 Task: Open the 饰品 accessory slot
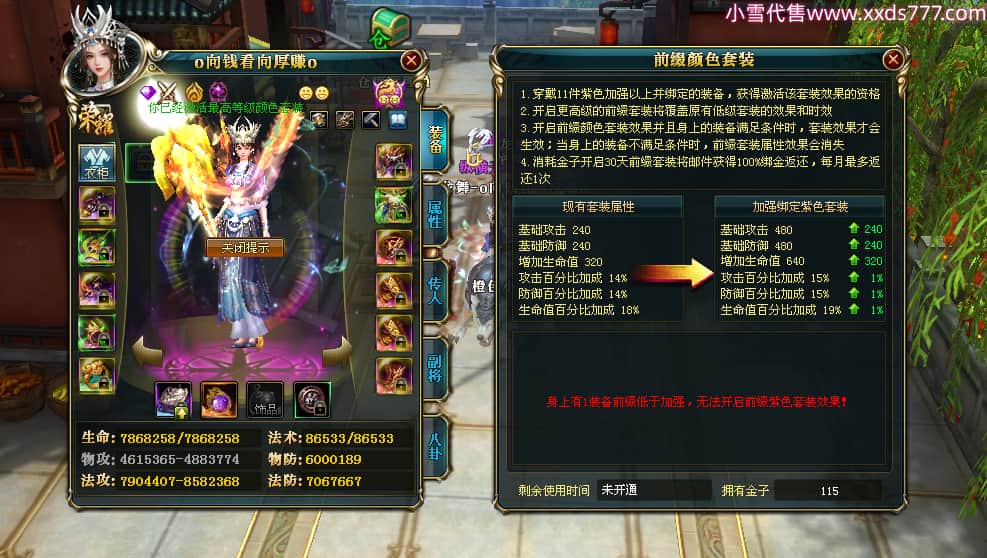[x=265, y=400]
